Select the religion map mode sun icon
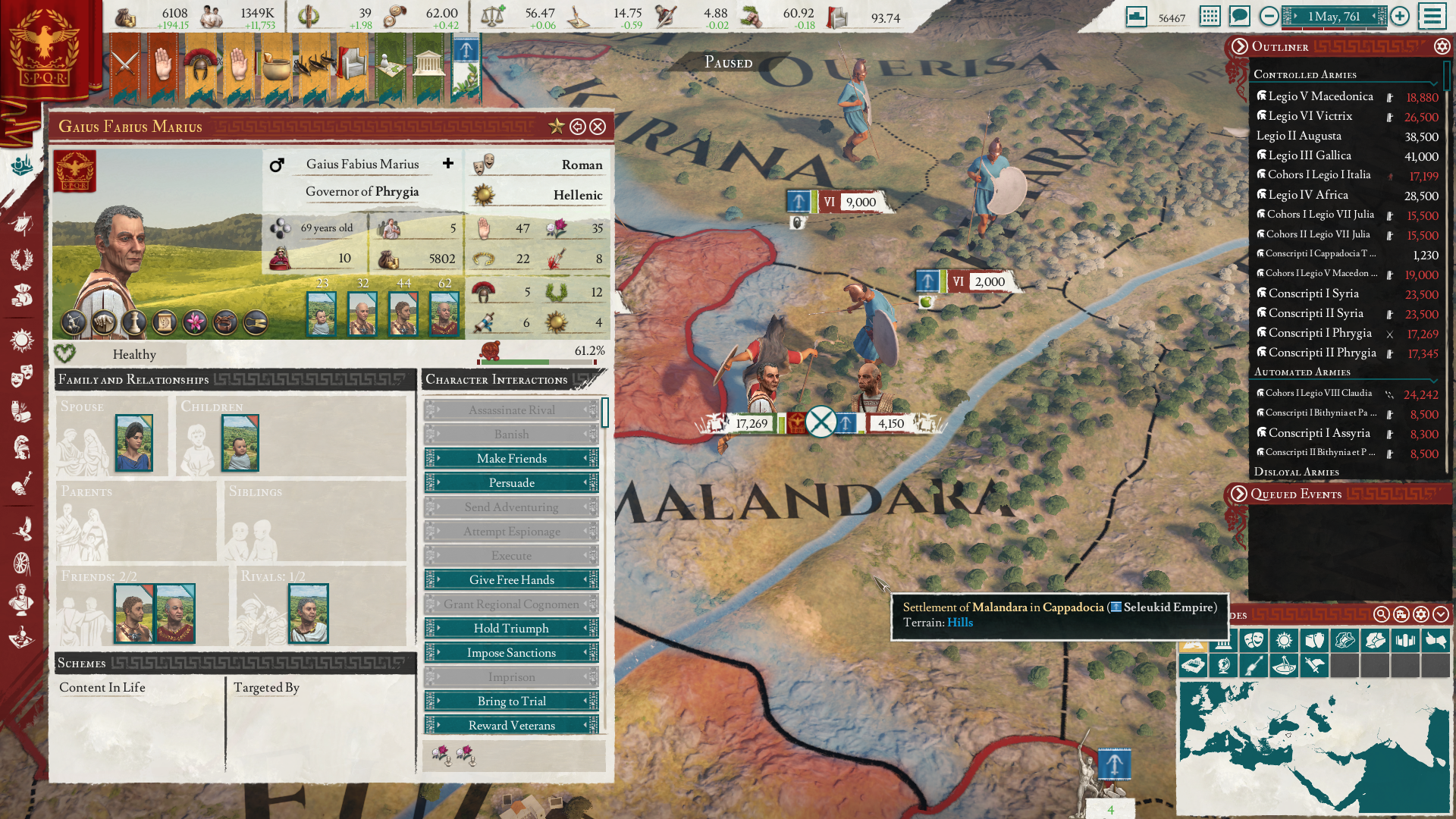Image resolution: width=1456 pixels, height=819 pixels. pos(1285,640)
